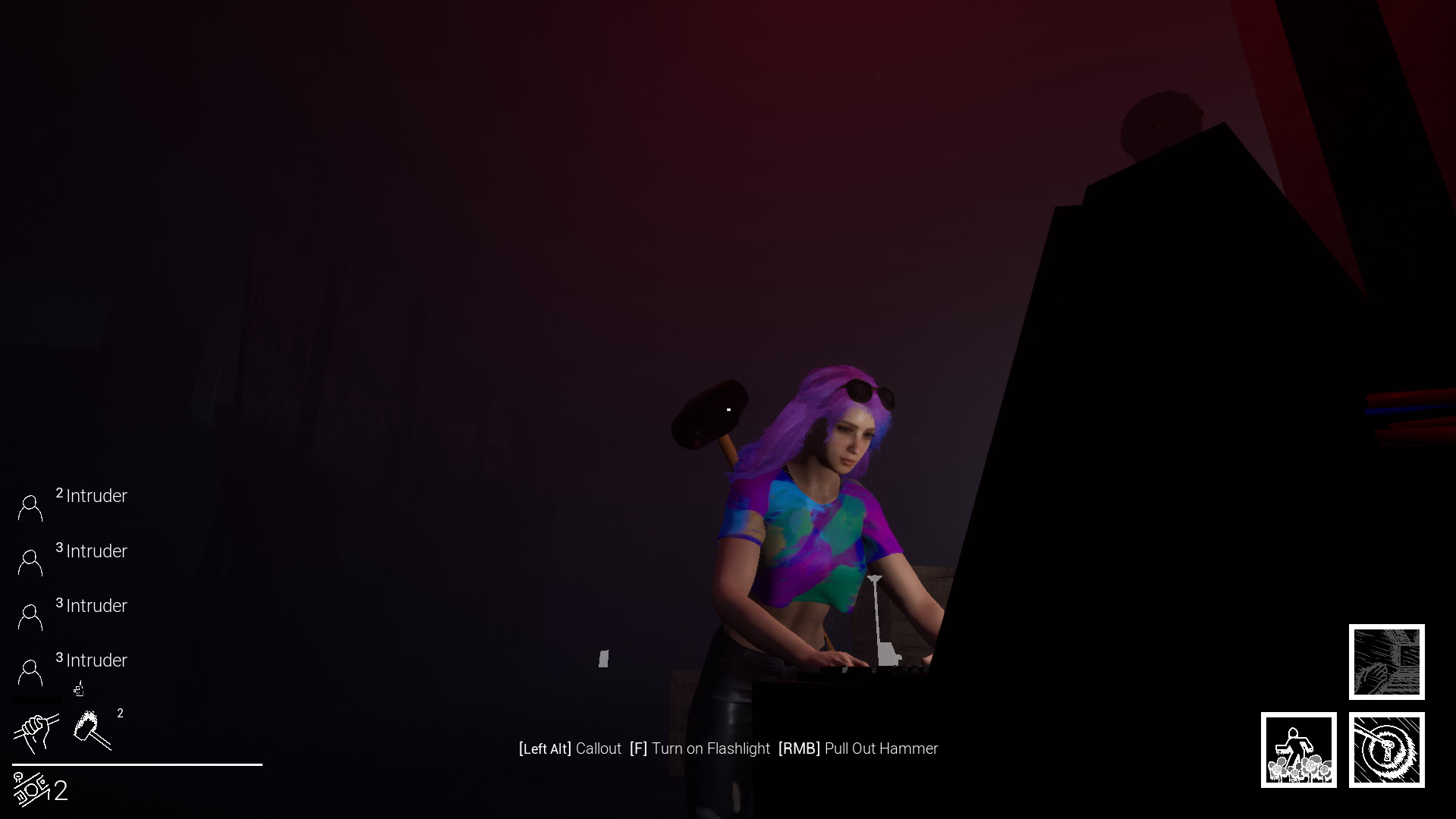Click the interaction marker on the piano
This screenshot has width=1456, height=819.
tap(880, 622)
